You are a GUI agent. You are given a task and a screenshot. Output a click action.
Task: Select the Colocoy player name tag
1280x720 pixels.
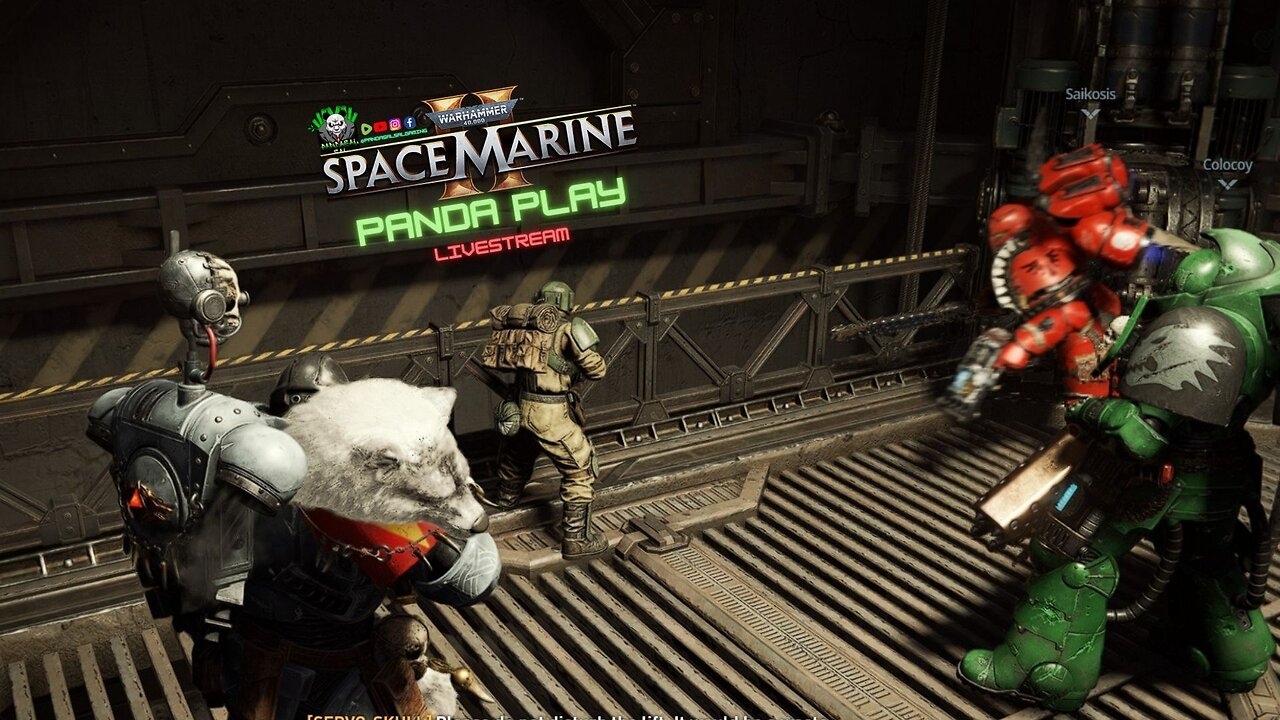coord(1227,165)
